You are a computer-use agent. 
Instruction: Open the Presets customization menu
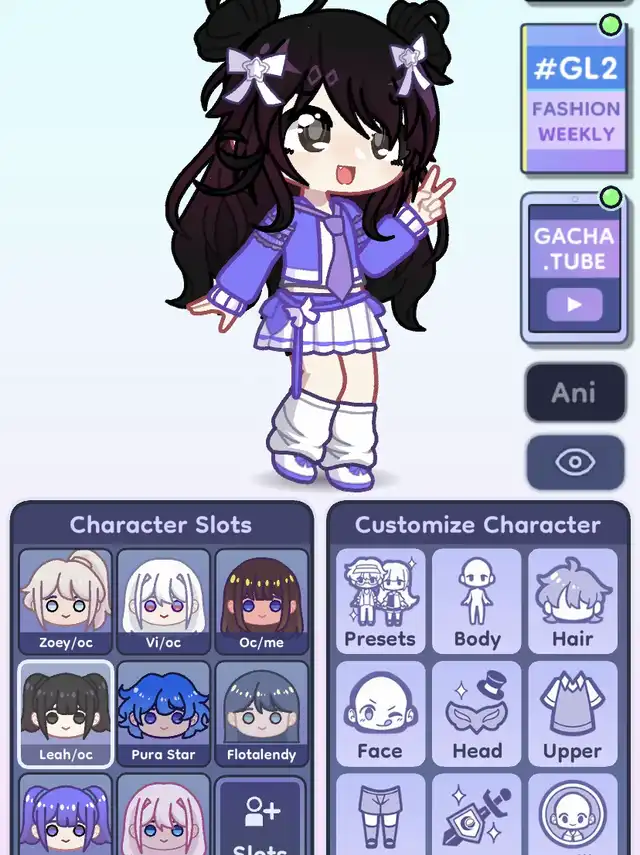pyautogui.click(x=380, y=602)
